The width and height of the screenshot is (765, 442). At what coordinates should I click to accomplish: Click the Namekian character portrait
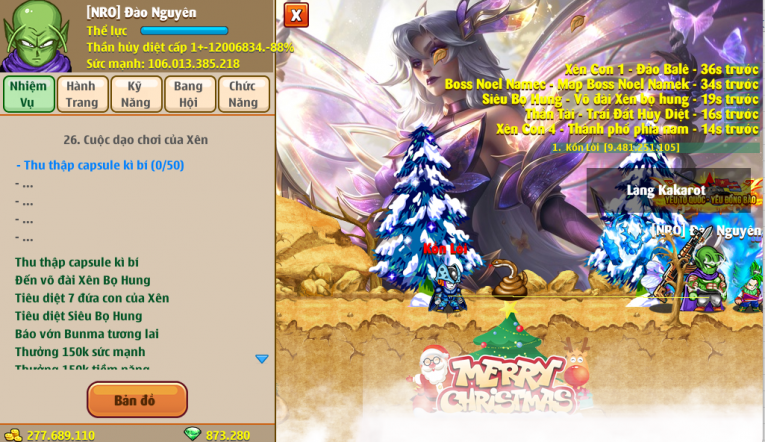pyautogui.click(x=37, y=36)
